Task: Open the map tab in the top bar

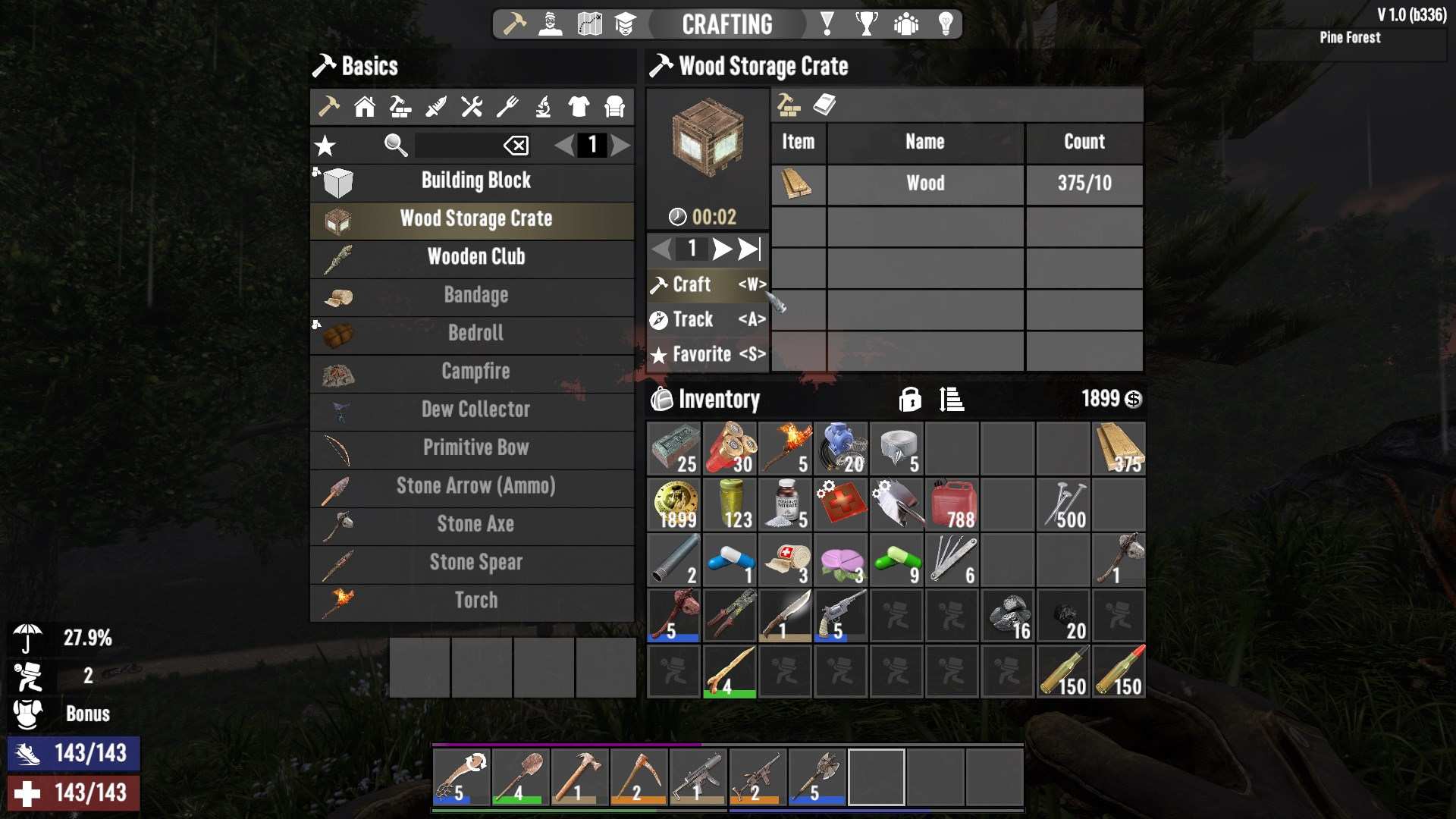Action: point(589,24)
